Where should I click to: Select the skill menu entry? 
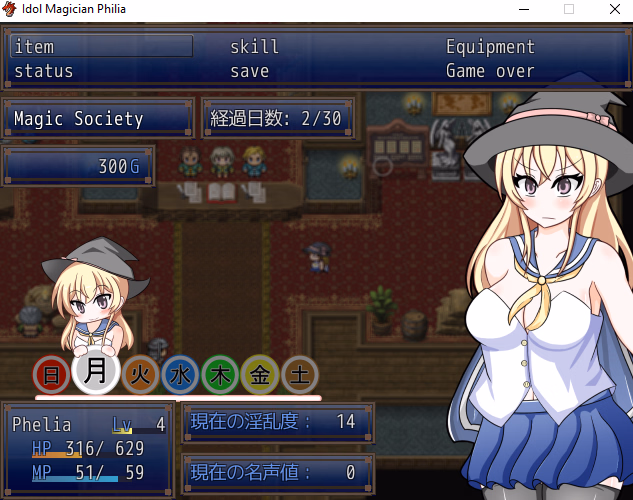coord(255,47)
